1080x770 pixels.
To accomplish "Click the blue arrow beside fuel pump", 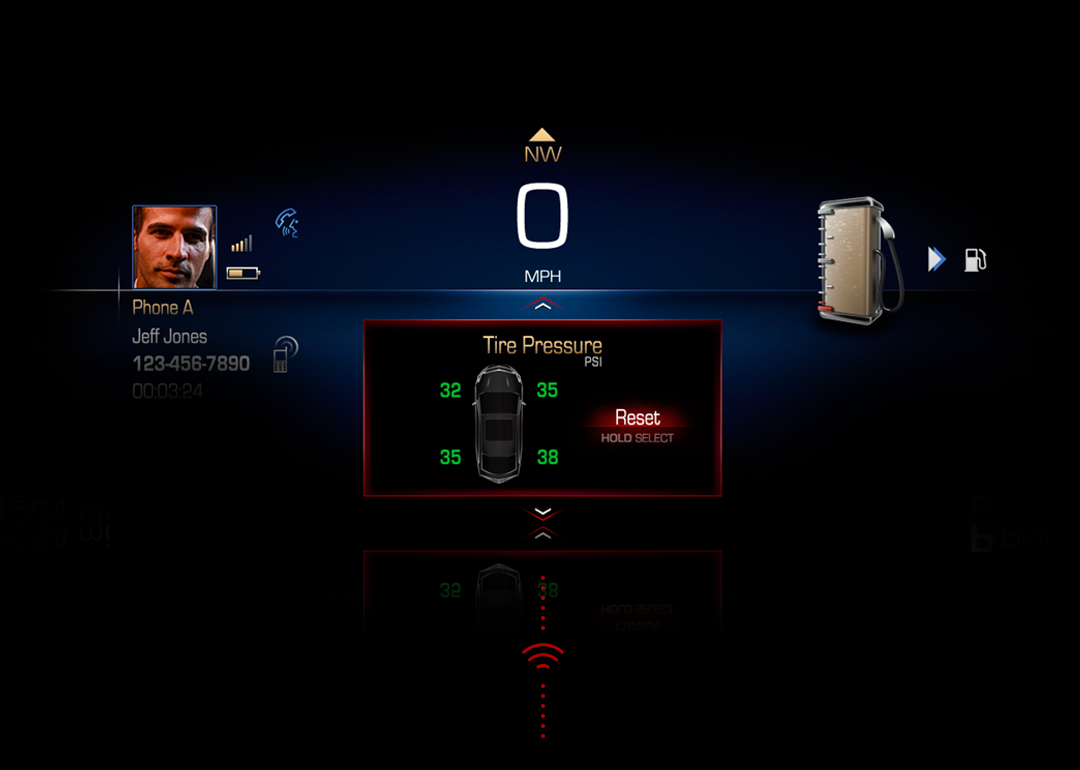I will [x=936, y=260].
